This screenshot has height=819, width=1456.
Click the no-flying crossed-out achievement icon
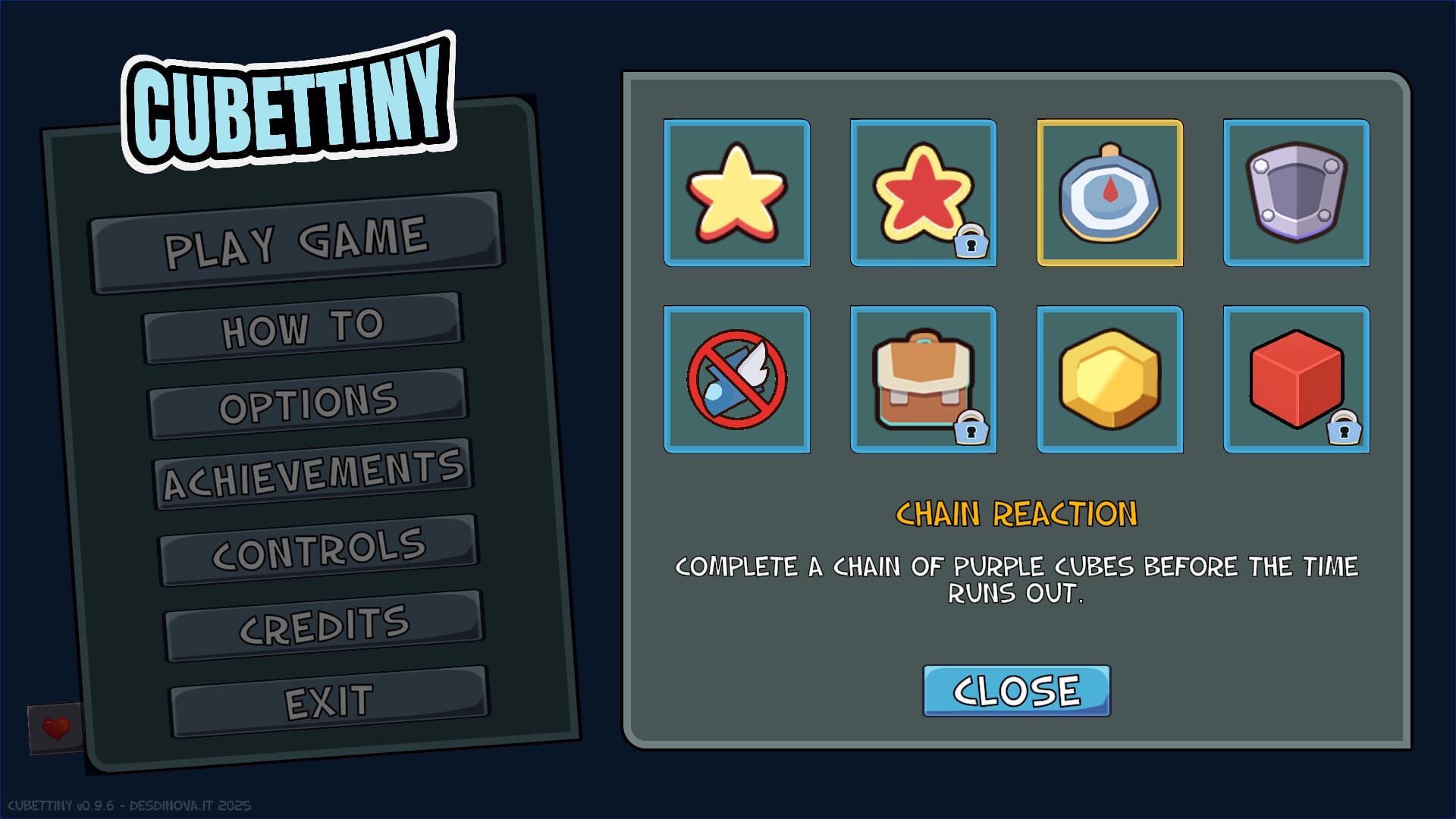[736, 378]
